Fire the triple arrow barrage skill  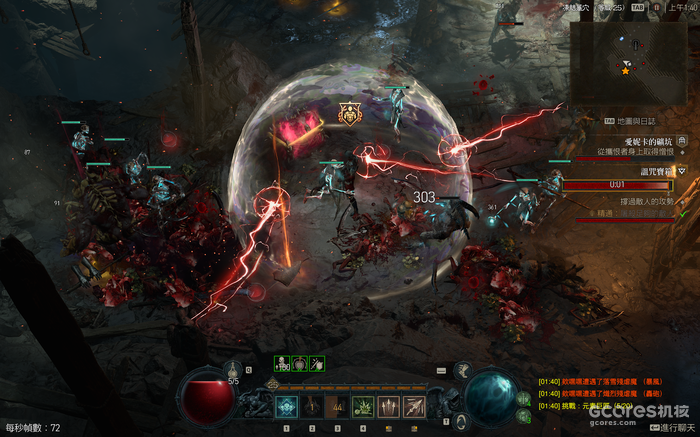388,406
